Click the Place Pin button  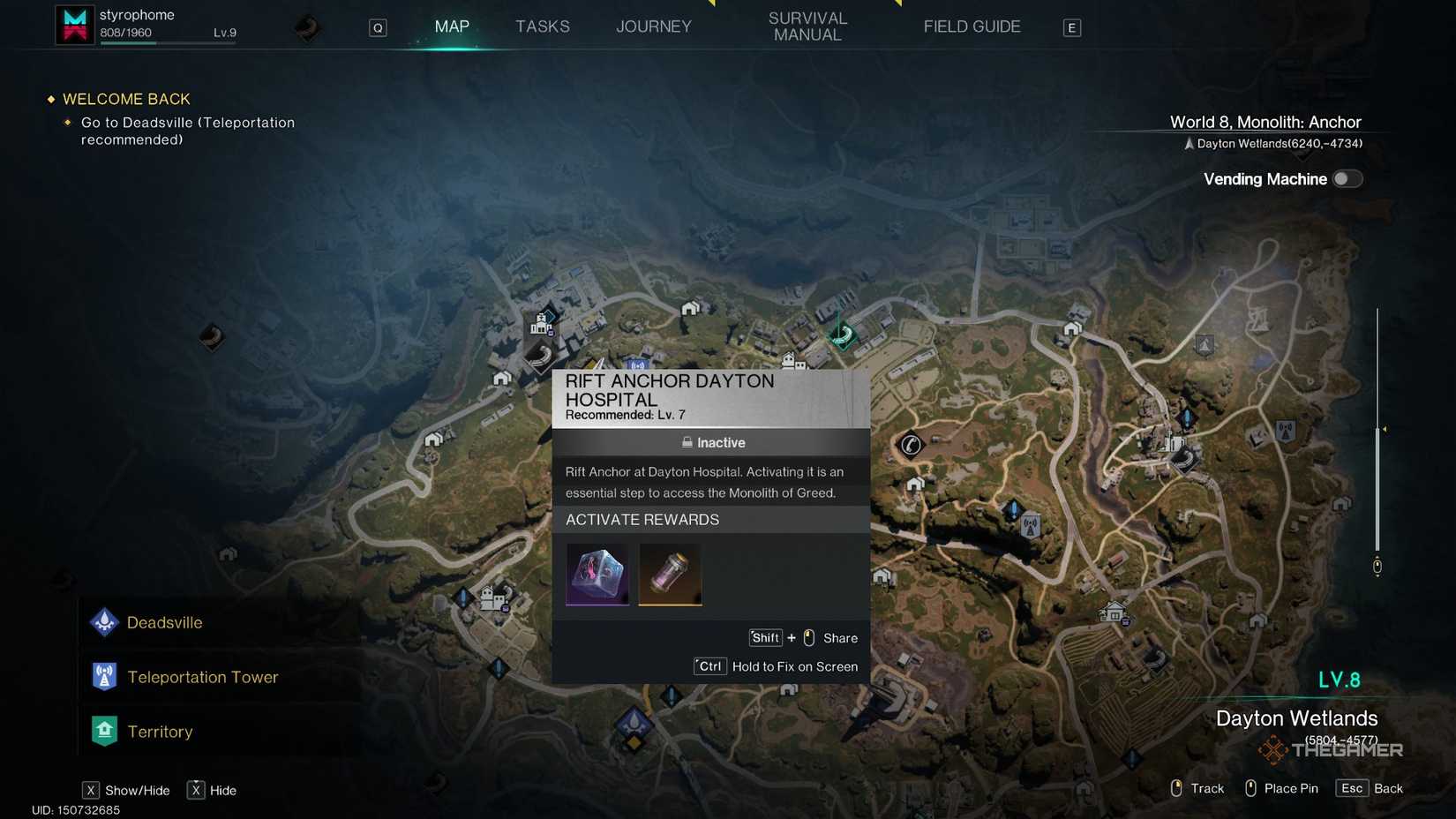coord(1281,788)
